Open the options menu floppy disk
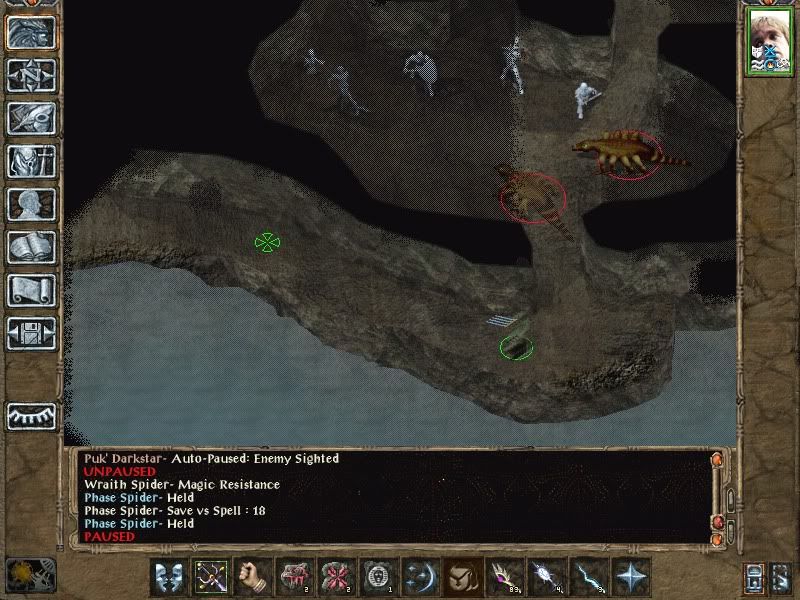The height and width of the screenshot is (600, 800). 31,332
